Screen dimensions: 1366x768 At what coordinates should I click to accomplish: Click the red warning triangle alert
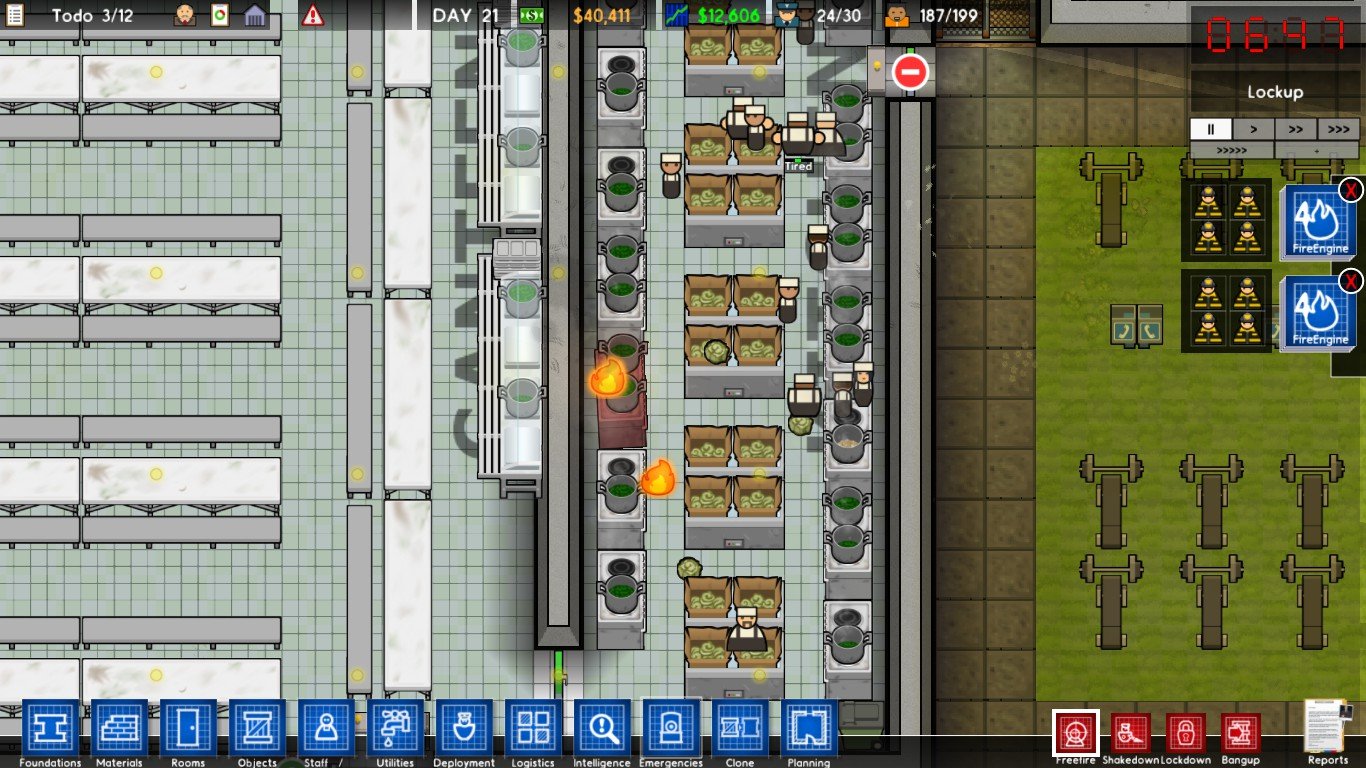[x=313, y=14]
